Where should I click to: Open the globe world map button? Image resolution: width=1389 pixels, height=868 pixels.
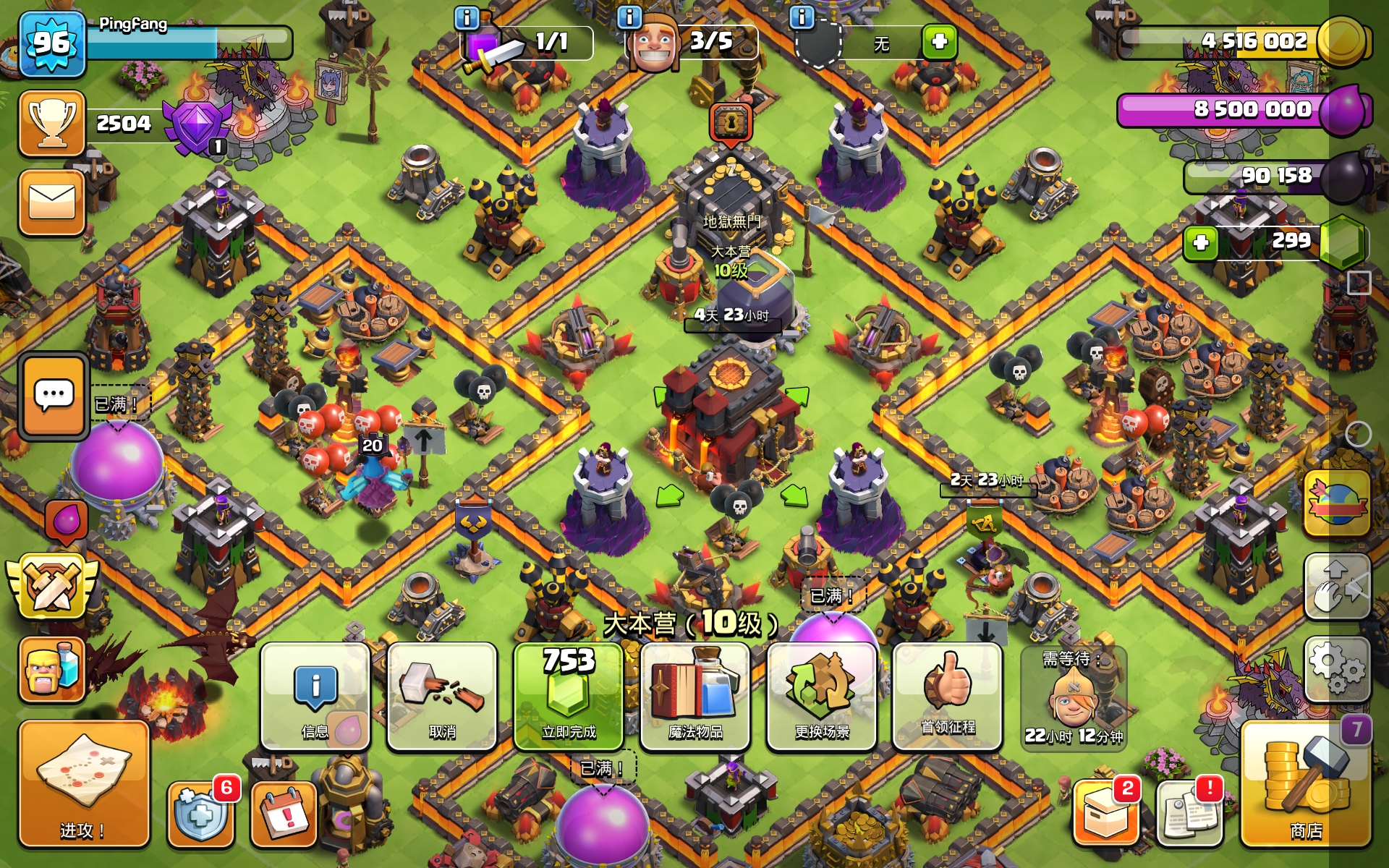1337,503
